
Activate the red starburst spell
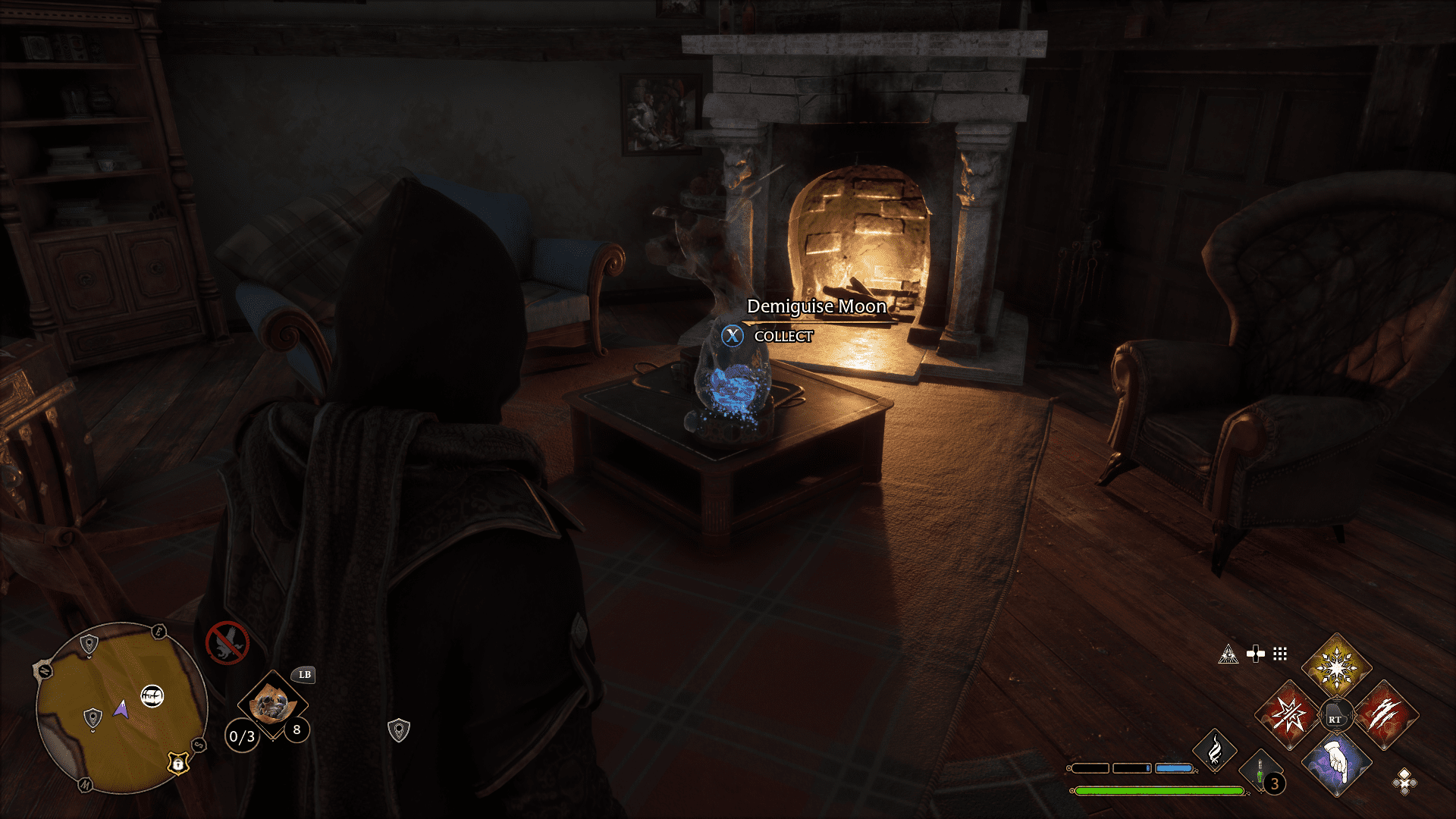point(1288,715)
